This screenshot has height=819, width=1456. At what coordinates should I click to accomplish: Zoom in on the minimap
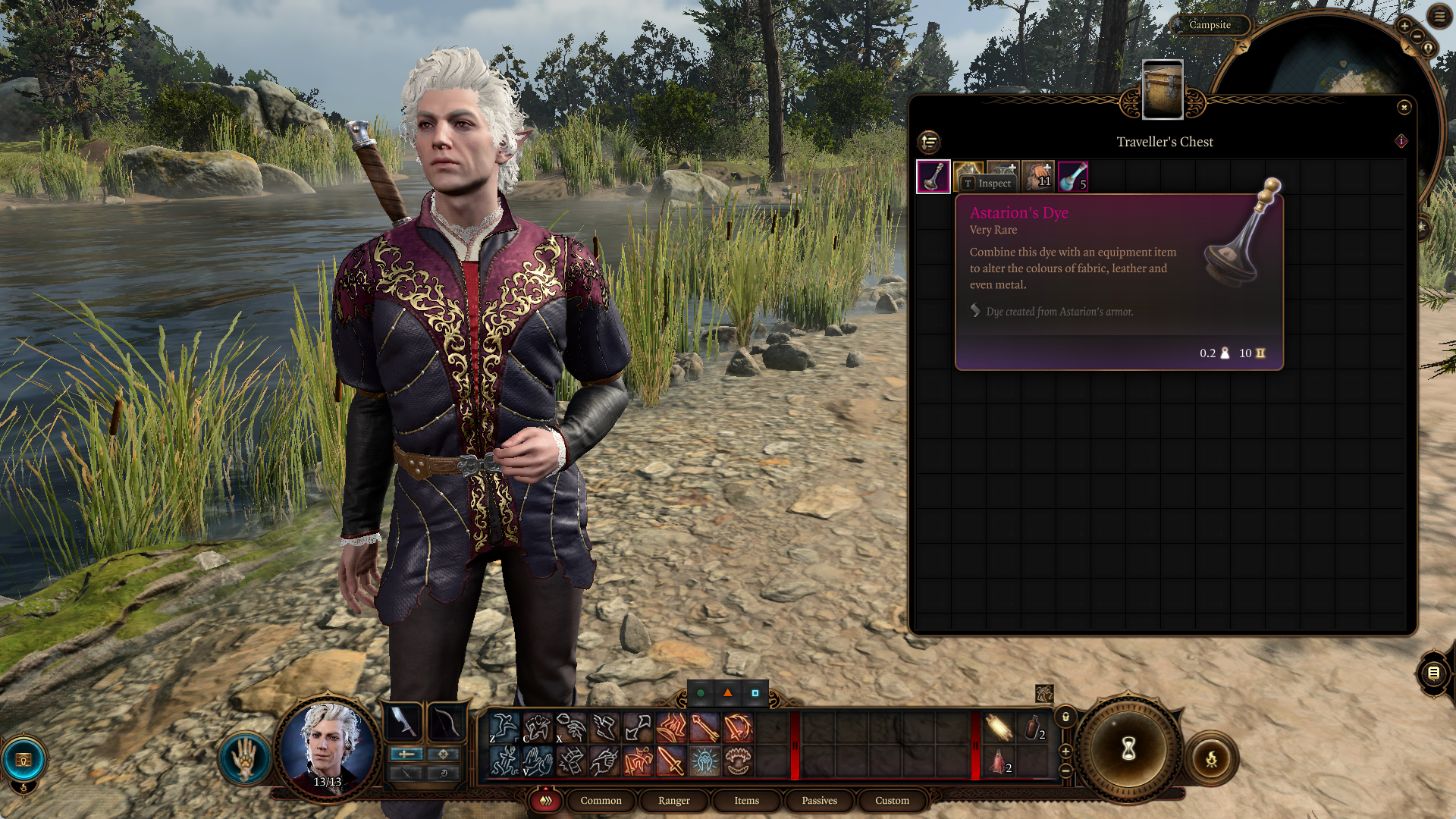point(1404,26)
